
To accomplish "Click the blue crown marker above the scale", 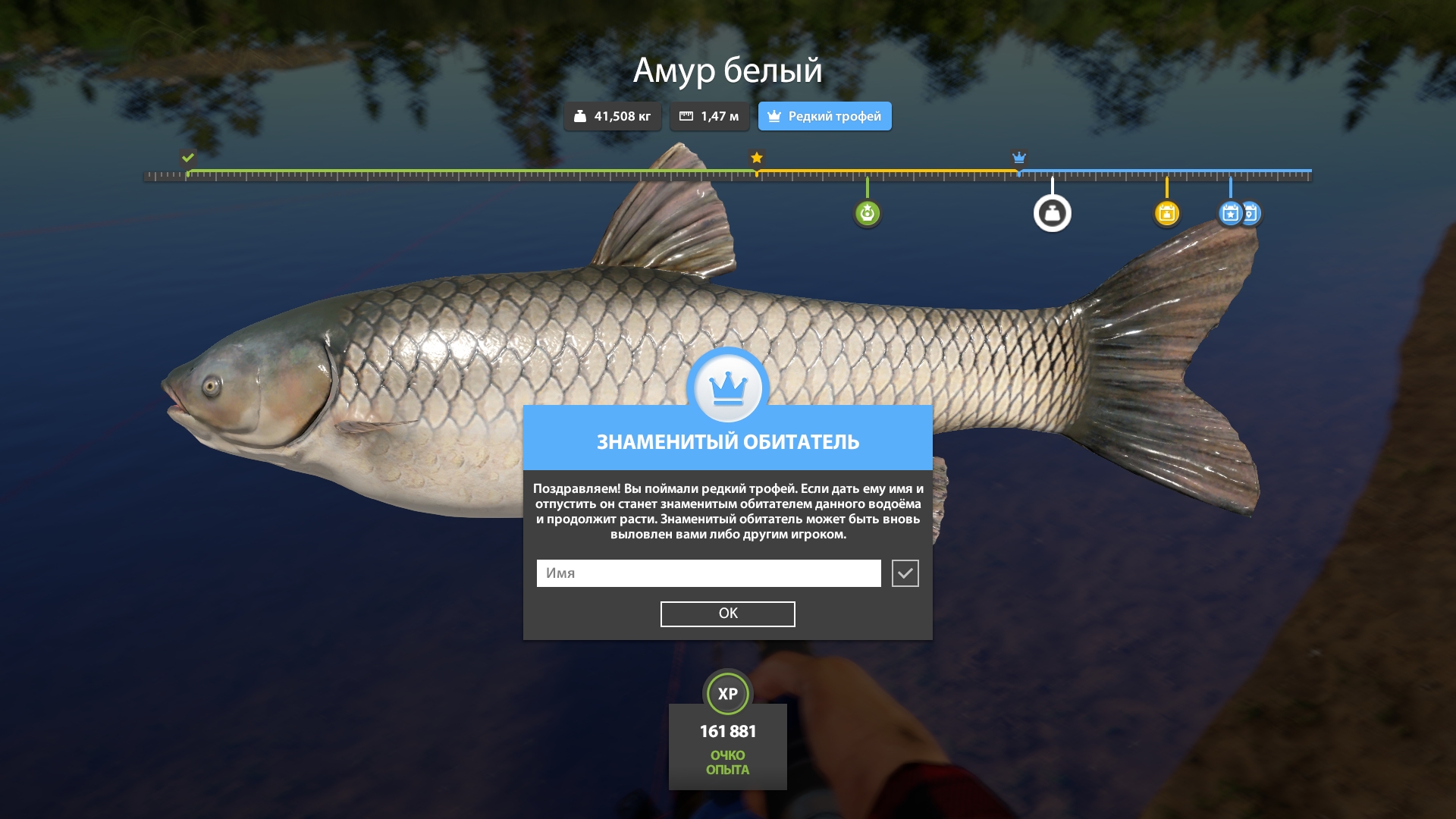I will [x=1018, y=158].
